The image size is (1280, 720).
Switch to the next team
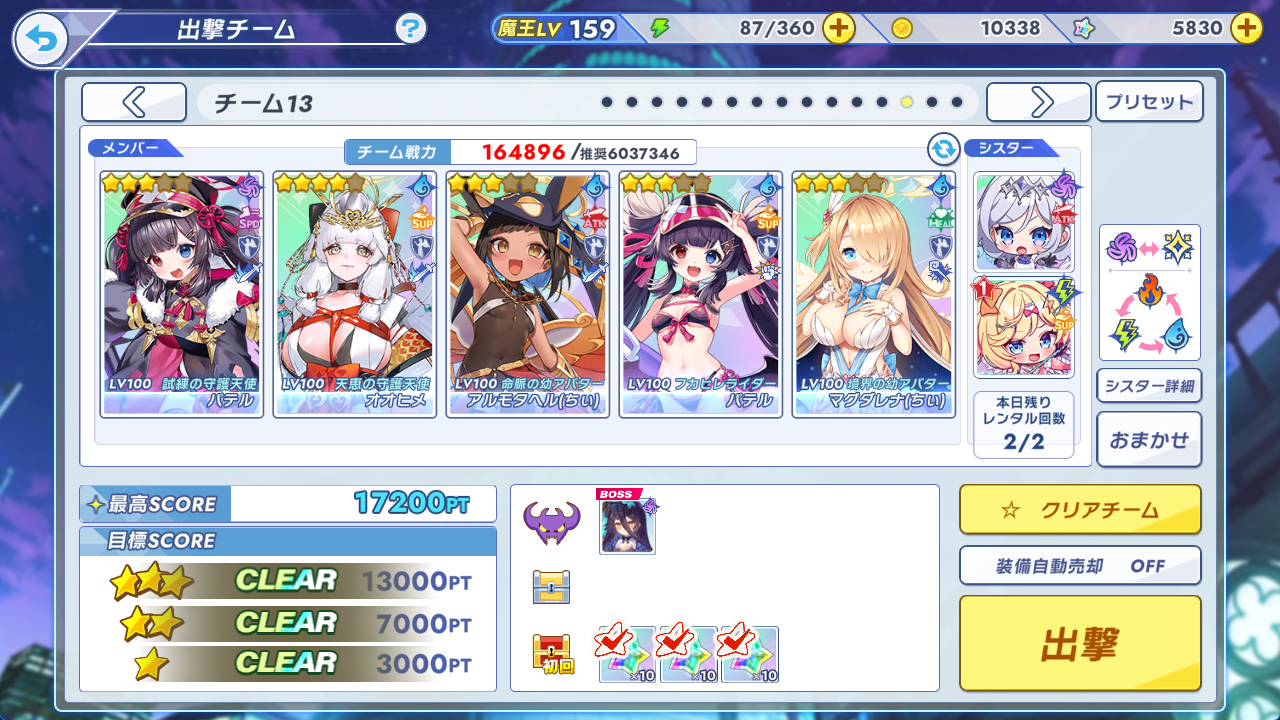click(x=1038, y=102)
